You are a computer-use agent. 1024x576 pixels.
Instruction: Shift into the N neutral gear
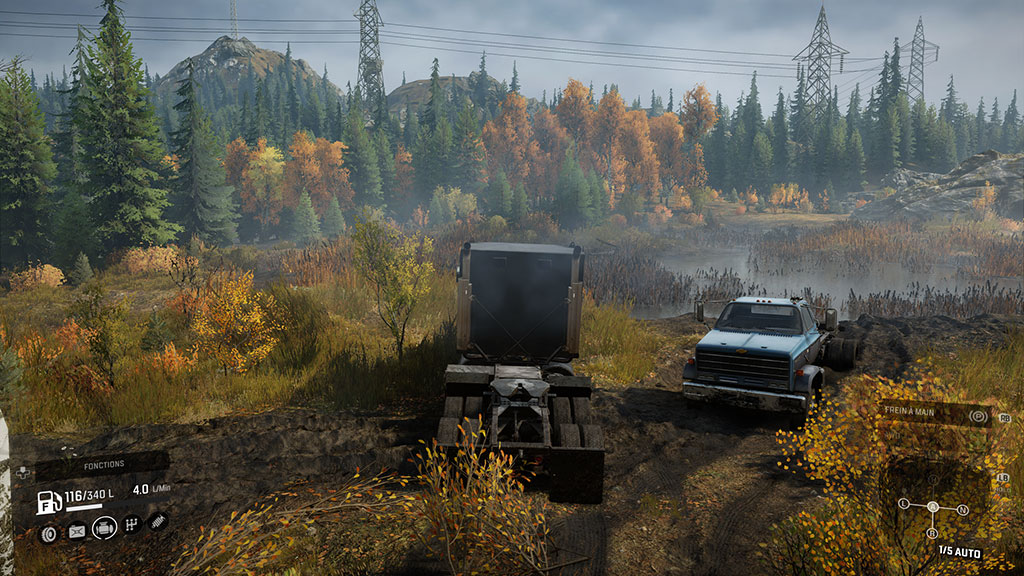coord(963,509)
